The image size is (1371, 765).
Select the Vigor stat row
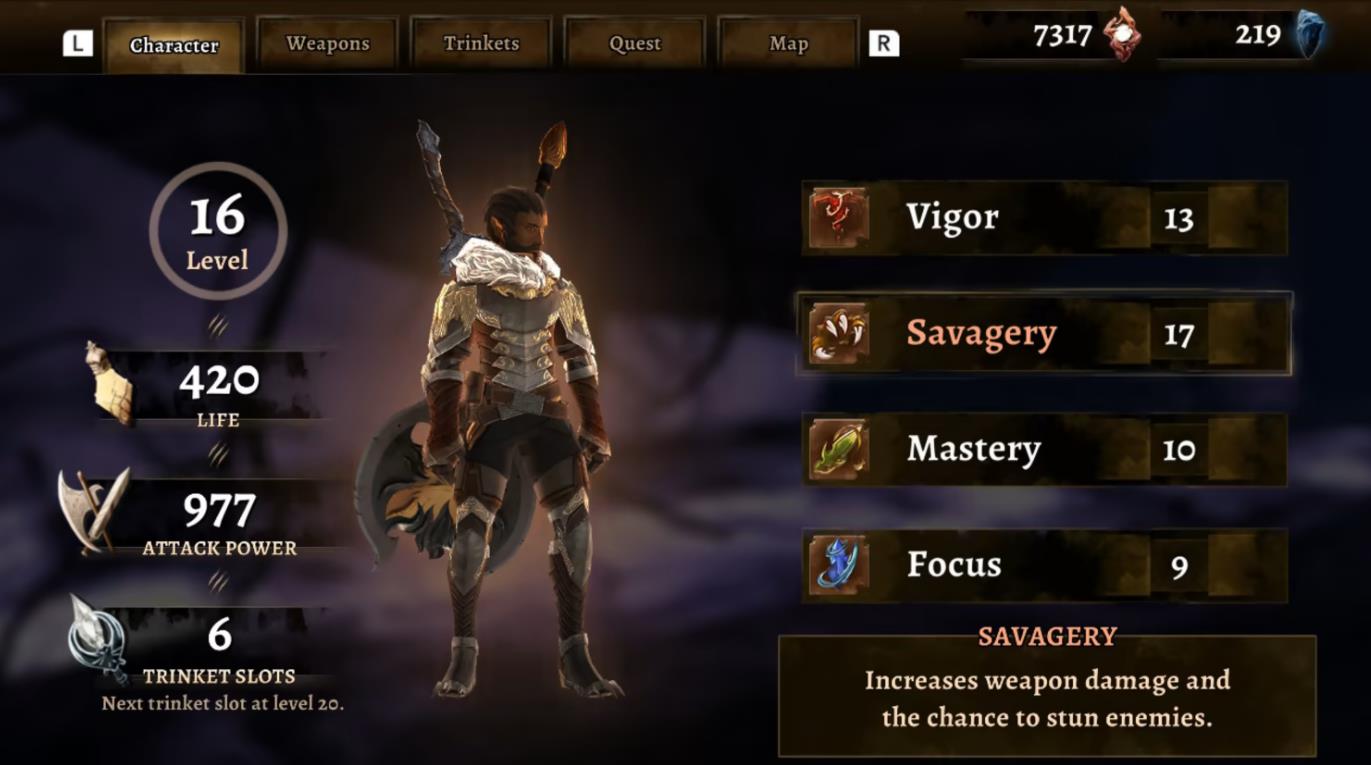coord(1040,216)
